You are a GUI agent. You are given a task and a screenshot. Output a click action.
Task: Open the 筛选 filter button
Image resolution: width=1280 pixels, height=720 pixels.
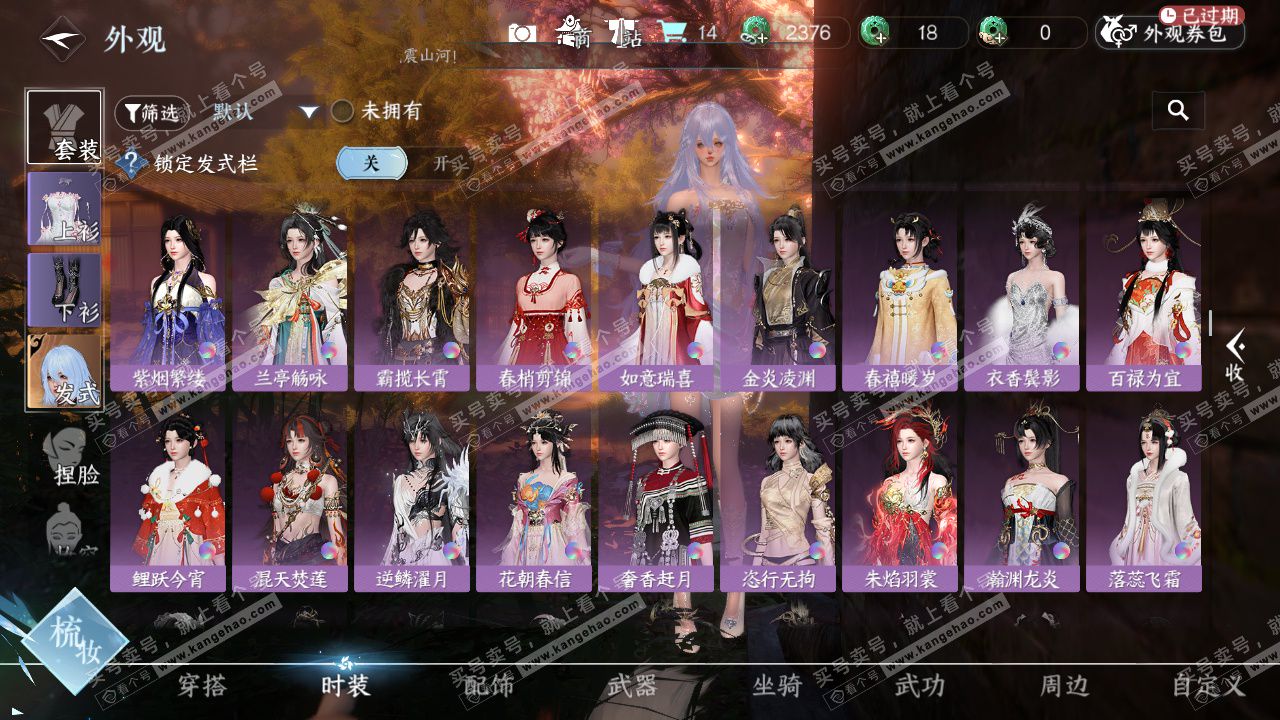pyautogui.click(x=151, y=113)
